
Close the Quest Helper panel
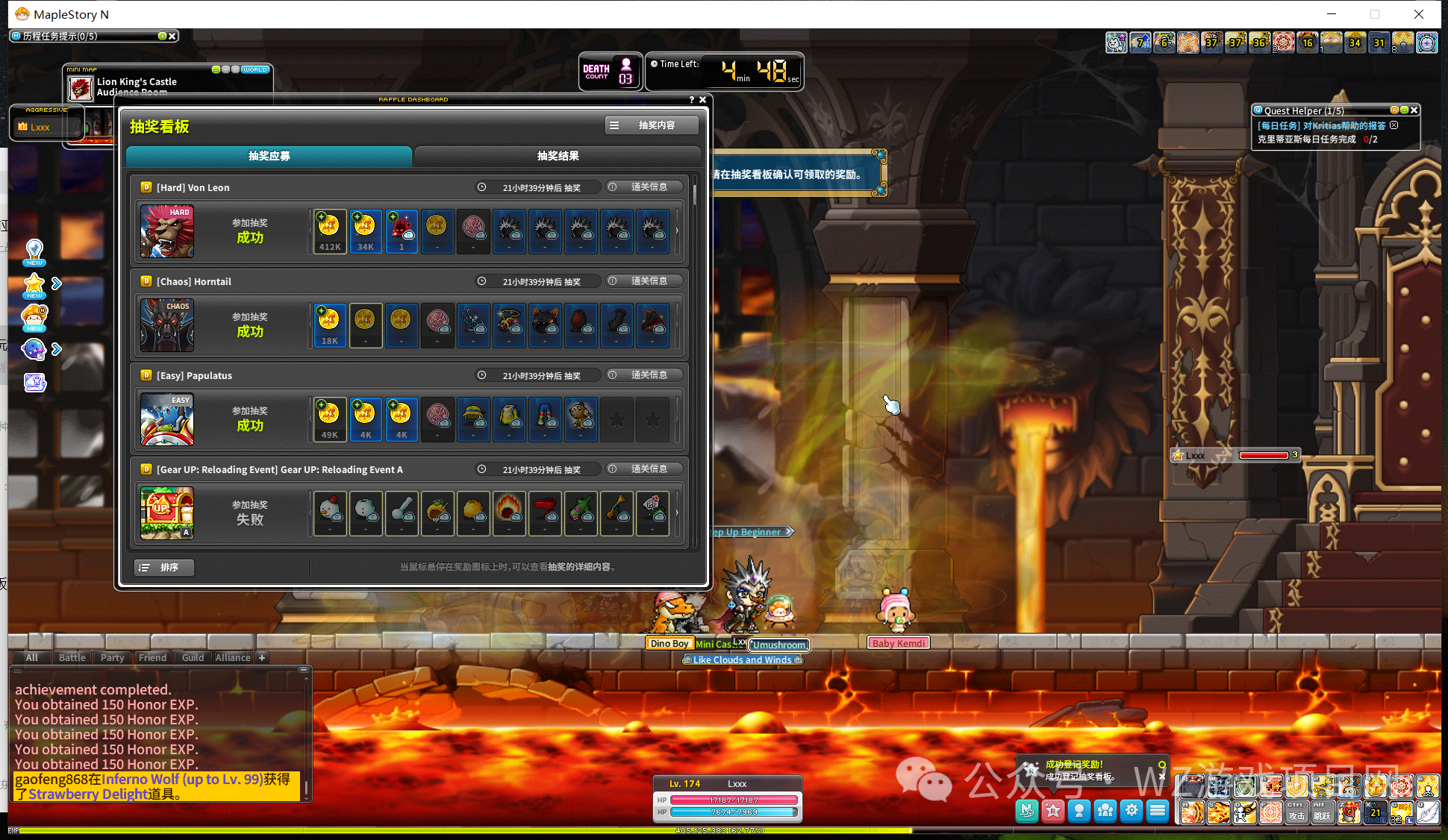(x=1414, y=110)
